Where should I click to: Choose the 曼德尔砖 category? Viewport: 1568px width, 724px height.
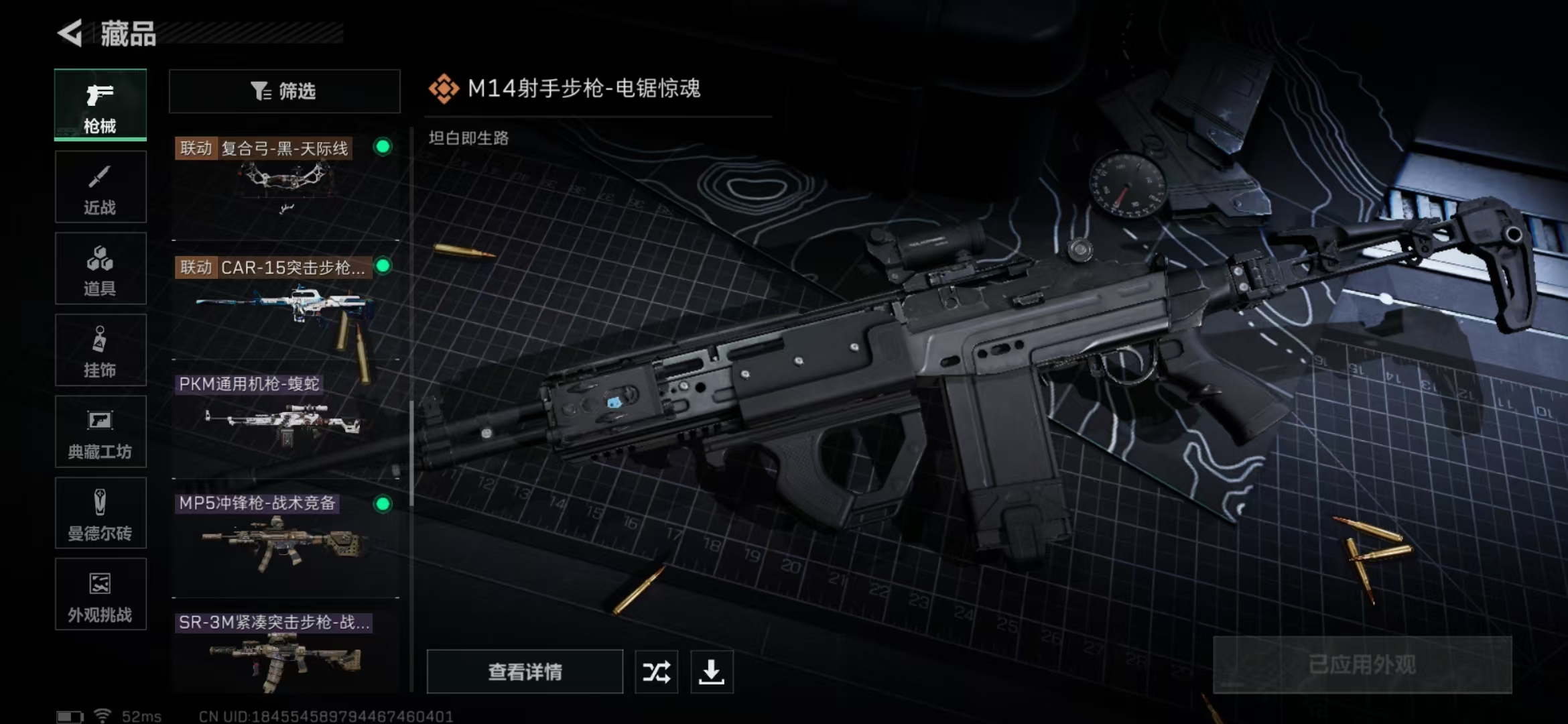(101, 514)
